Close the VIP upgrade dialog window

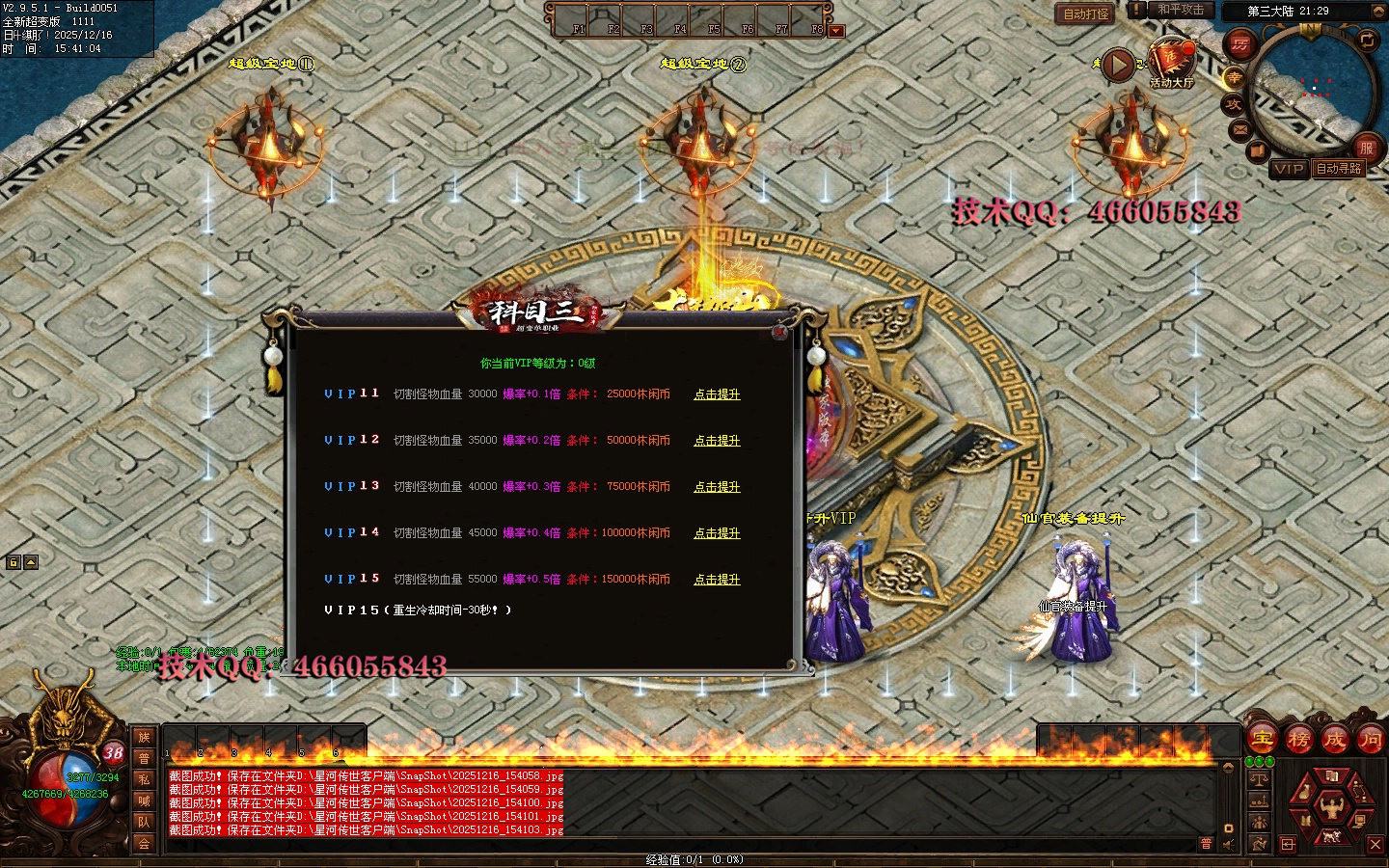click(x=779, y=332)
